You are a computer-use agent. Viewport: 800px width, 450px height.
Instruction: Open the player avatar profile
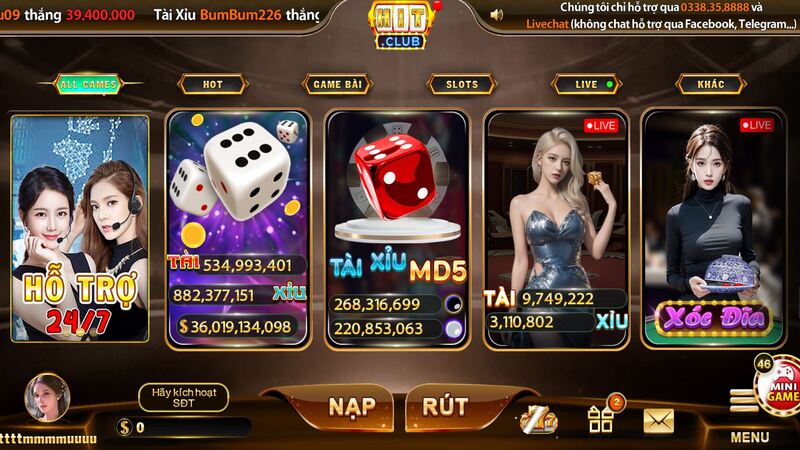pyautogui.click(x=47, y=397)
